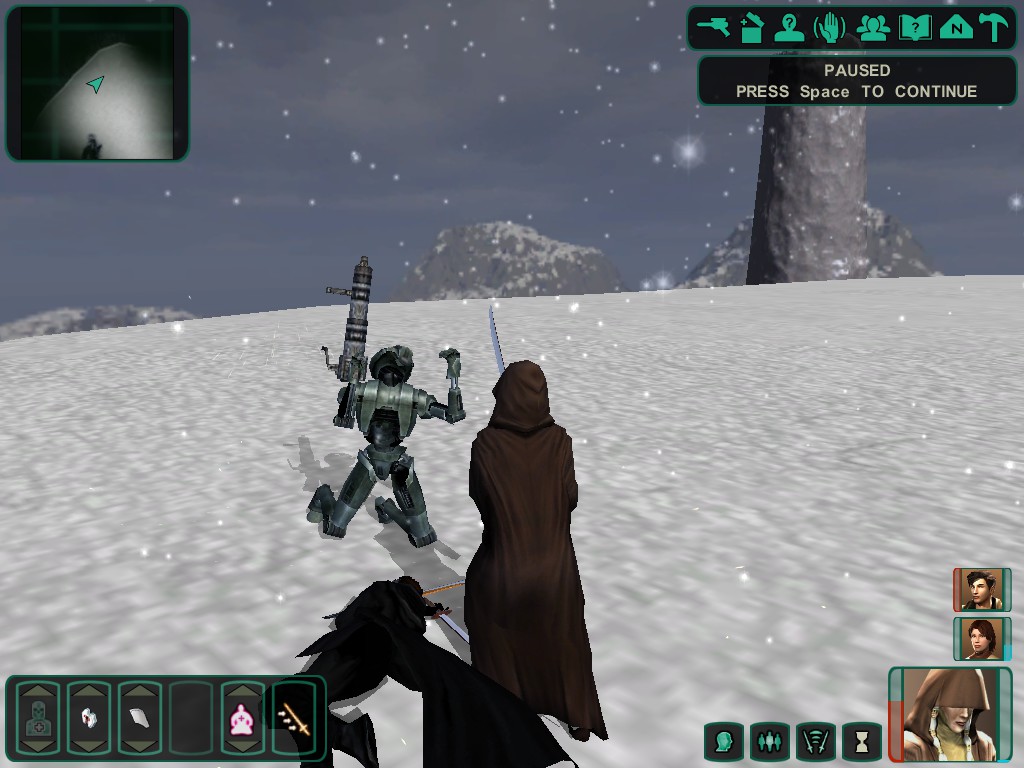
Task: Open the Party selection group icon
Action: coord(873,27)
